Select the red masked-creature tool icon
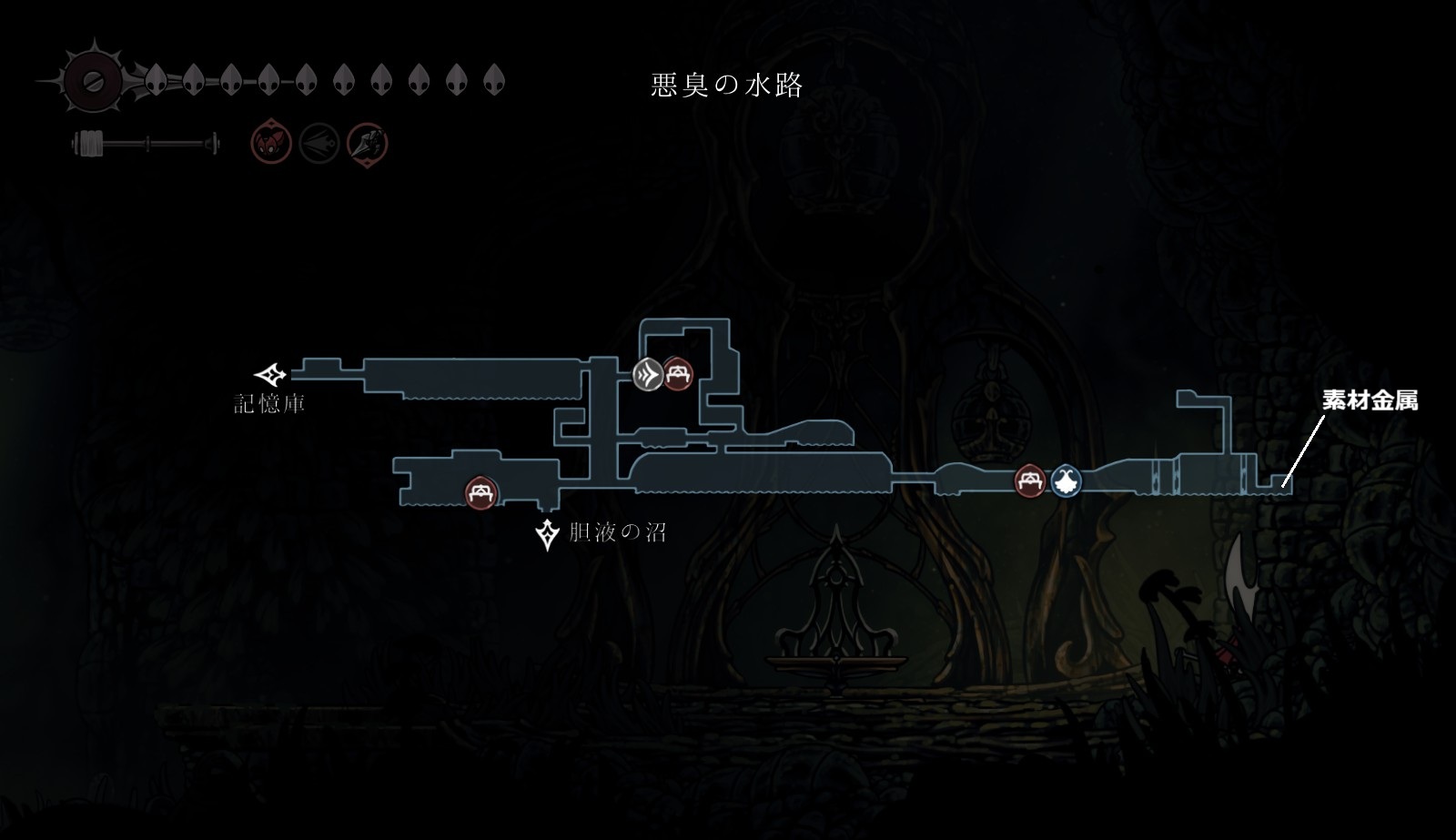1456x840 pixels. point(271,144)
